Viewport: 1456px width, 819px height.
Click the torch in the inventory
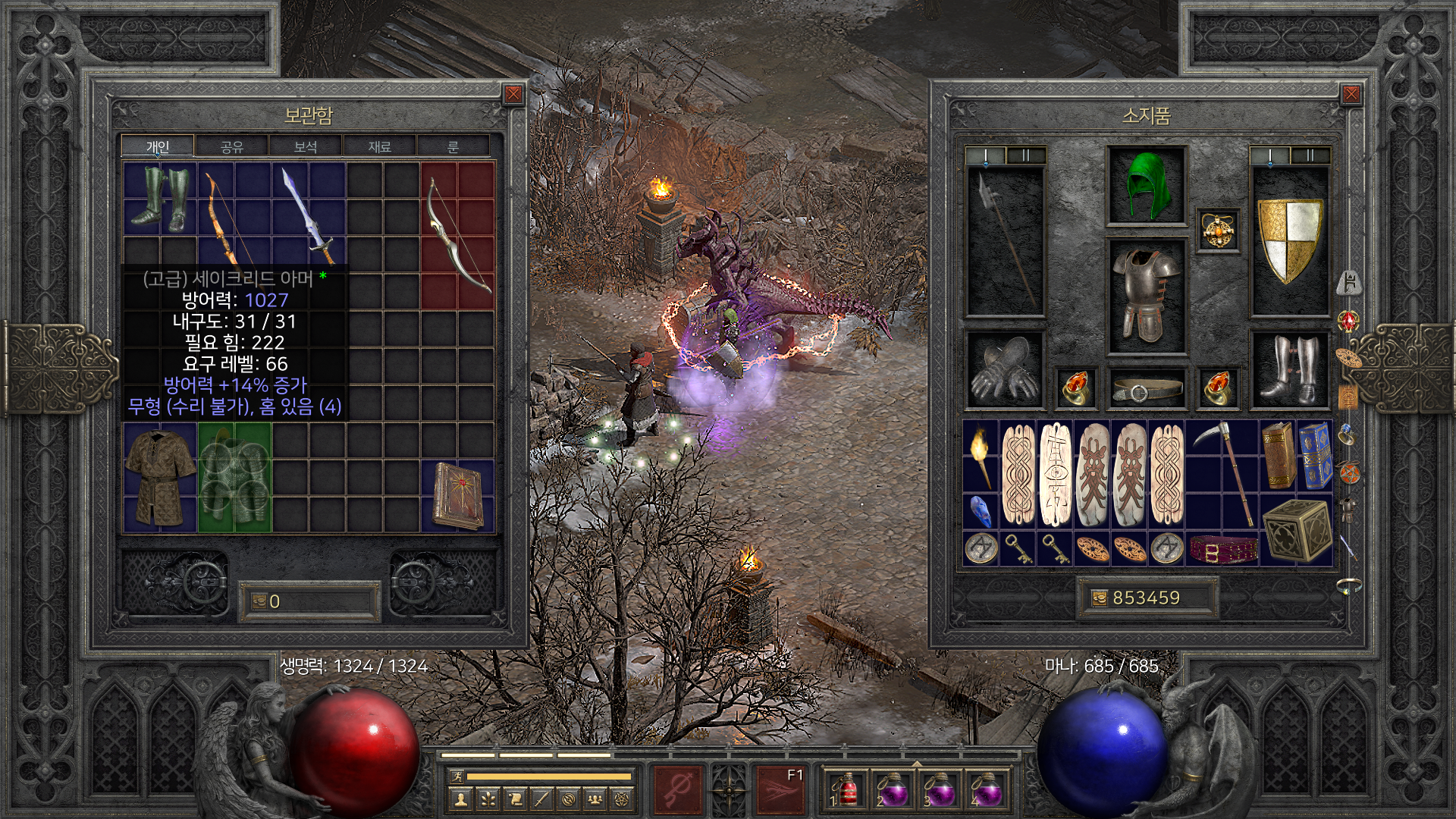981,457
